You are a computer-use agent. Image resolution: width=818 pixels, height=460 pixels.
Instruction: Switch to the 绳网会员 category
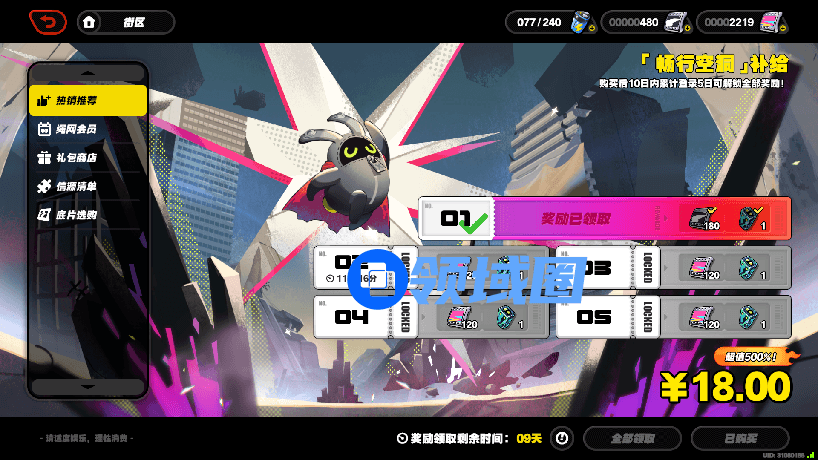(88, 129)
